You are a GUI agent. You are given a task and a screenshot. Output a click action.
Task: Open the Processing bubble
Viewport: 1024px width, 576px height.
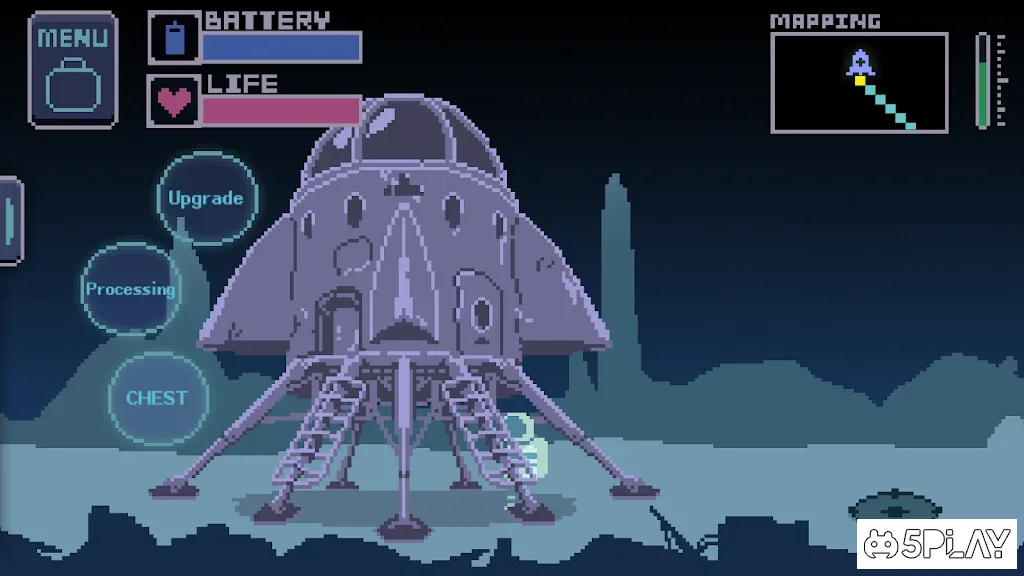pyautogui.click(x=130, y=289)
